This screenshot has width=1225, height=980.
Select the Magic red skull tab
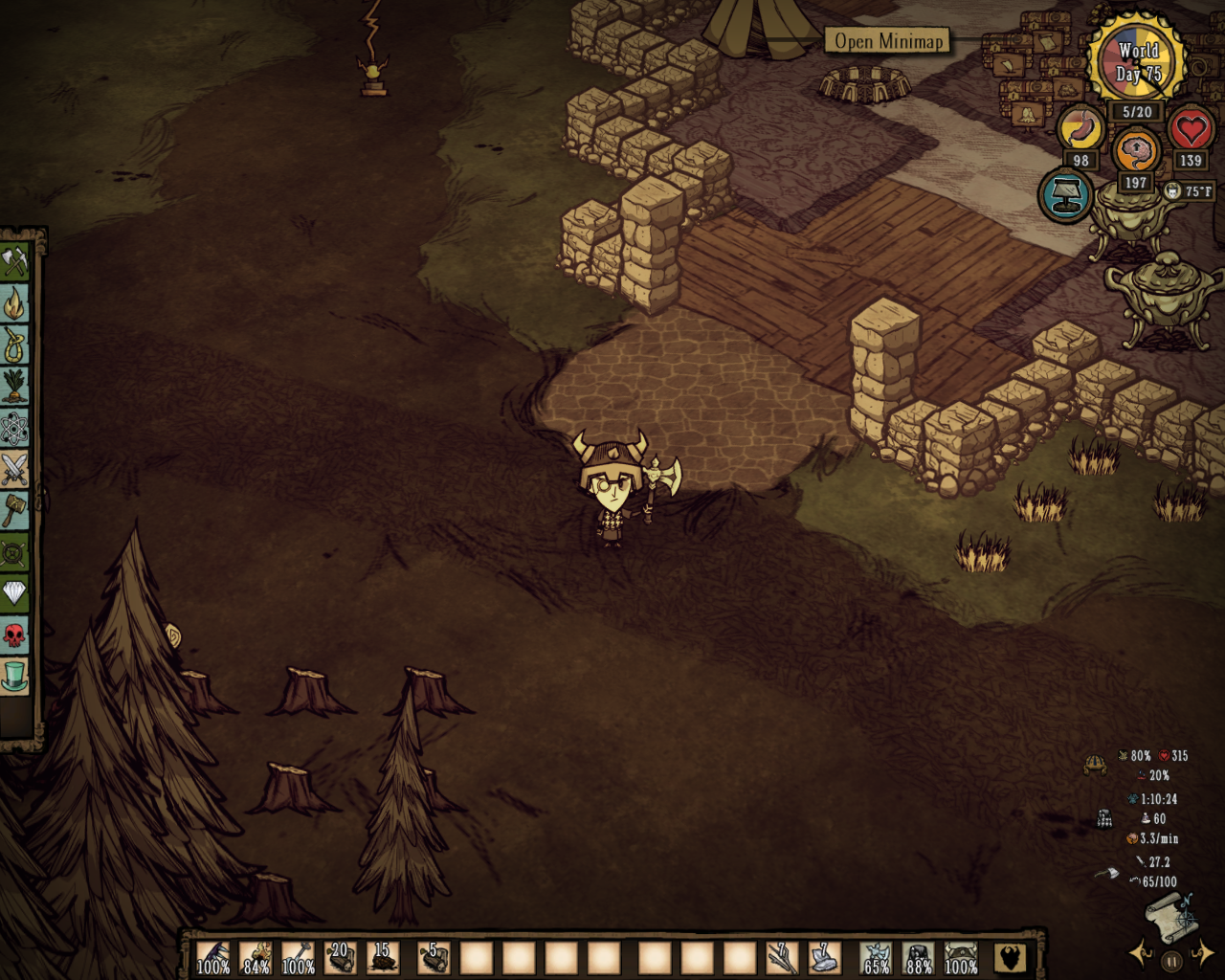(x=14, y=635)
